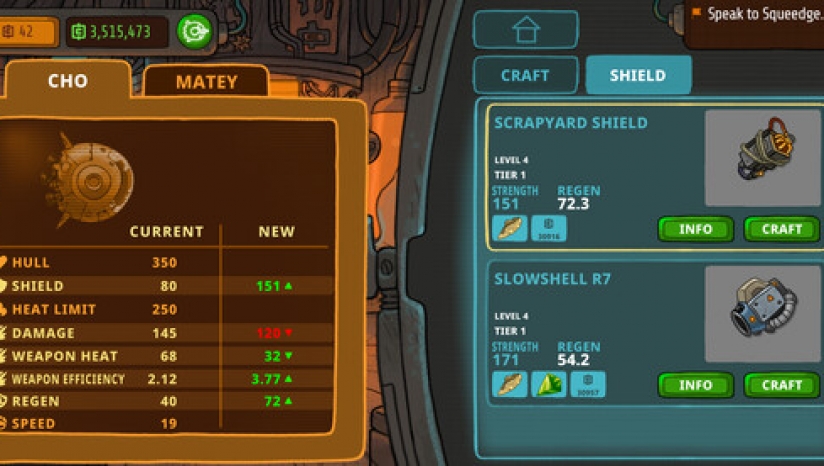Click the green currency exchange button

click(x=194, y=32)
